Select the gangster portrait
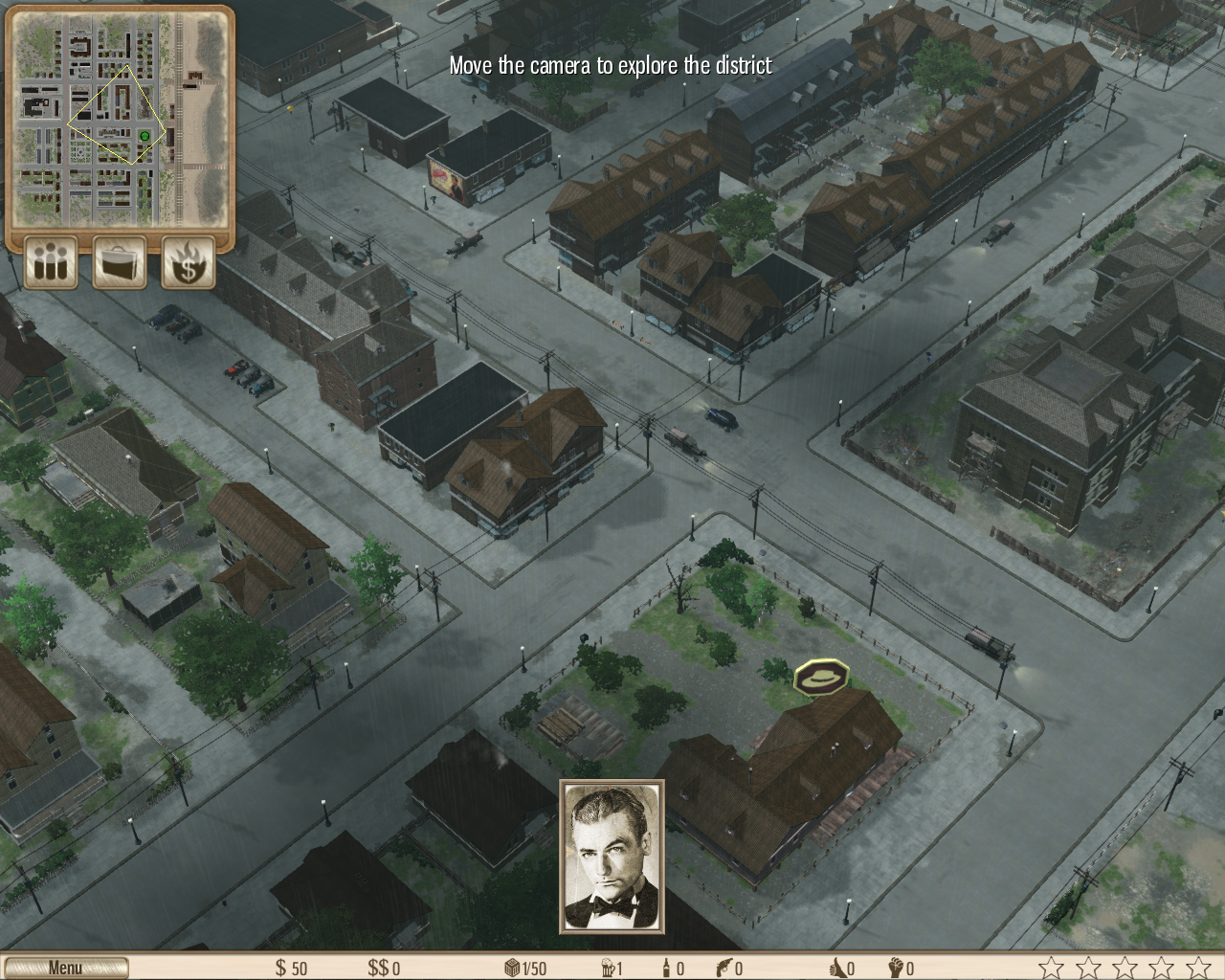 tap(612, 857)
